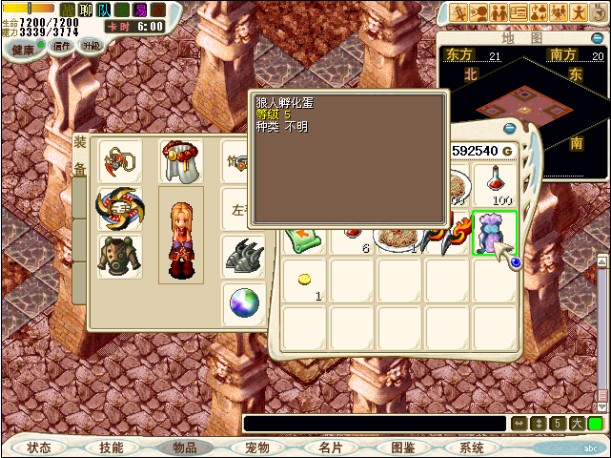The height and width of the screenshot is (458, 611).
Task: Click the equipped green armor slot
Action: point(119,257)
